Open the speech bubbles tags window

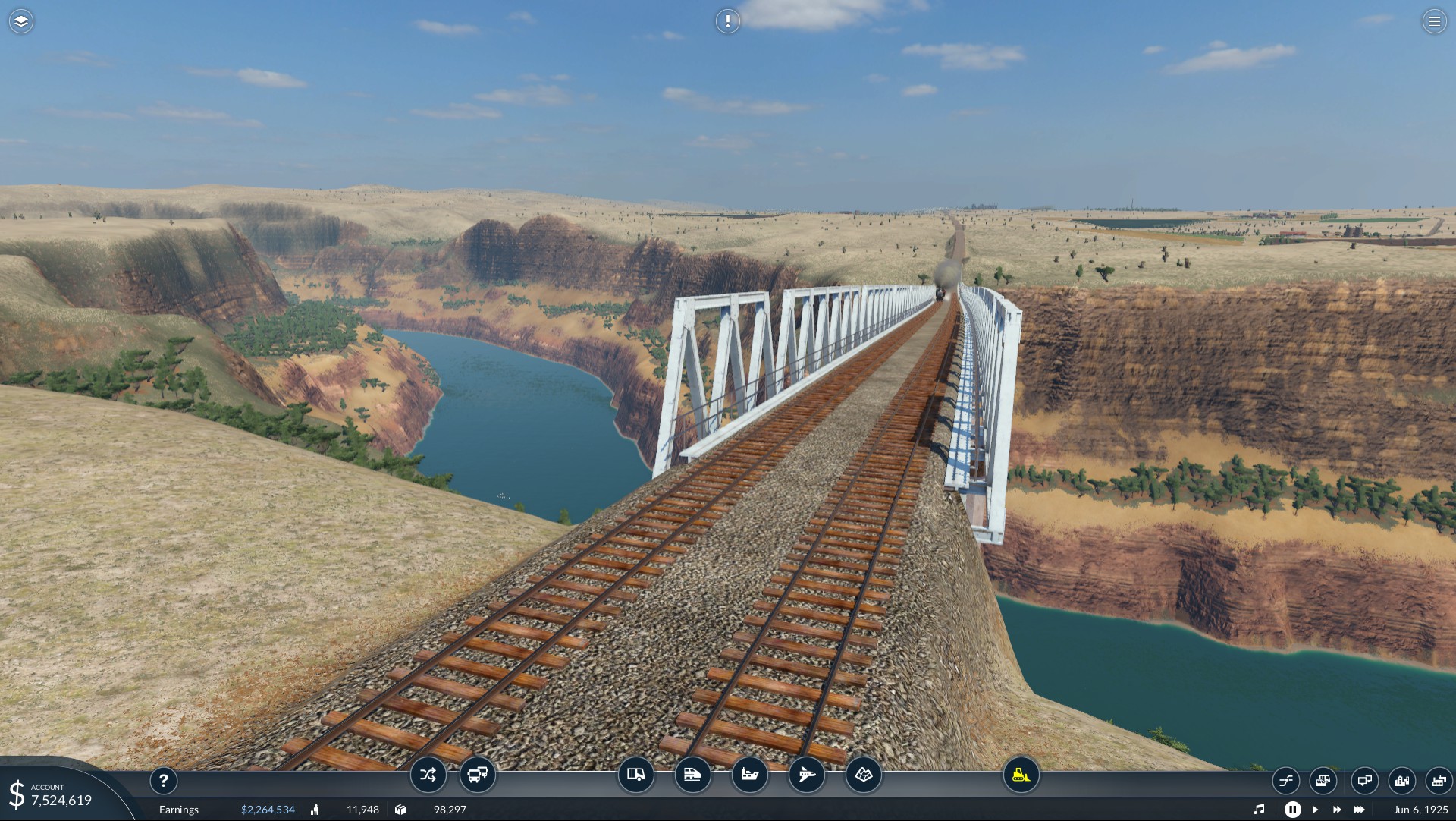(x=1364, y=780)
